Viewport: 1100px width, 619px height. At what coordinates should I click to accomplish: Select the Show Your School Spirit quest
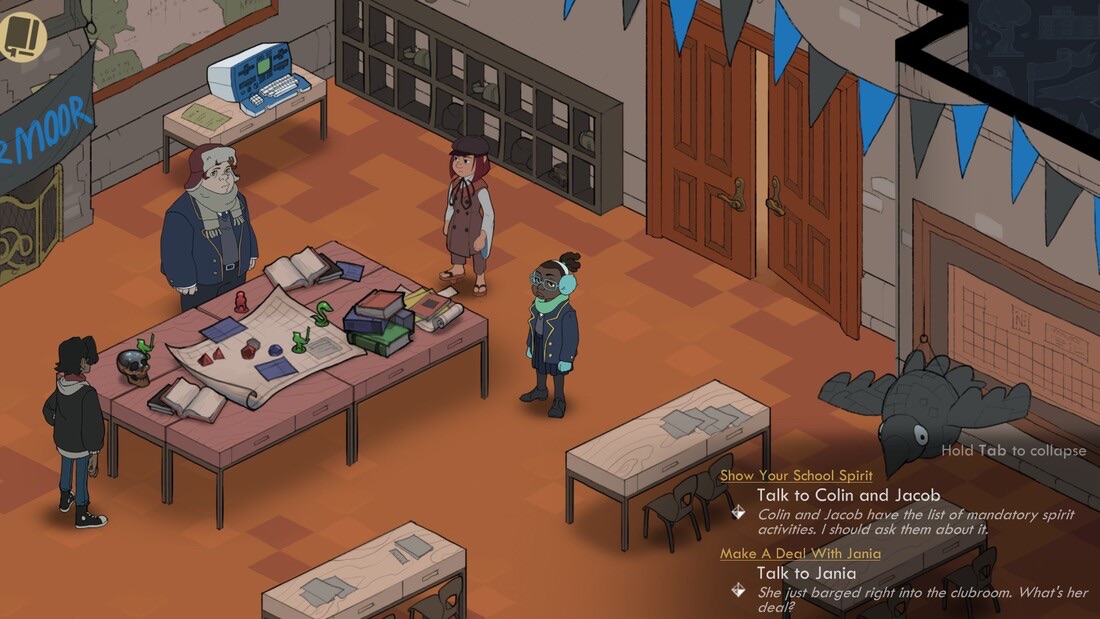coord(796,476)
